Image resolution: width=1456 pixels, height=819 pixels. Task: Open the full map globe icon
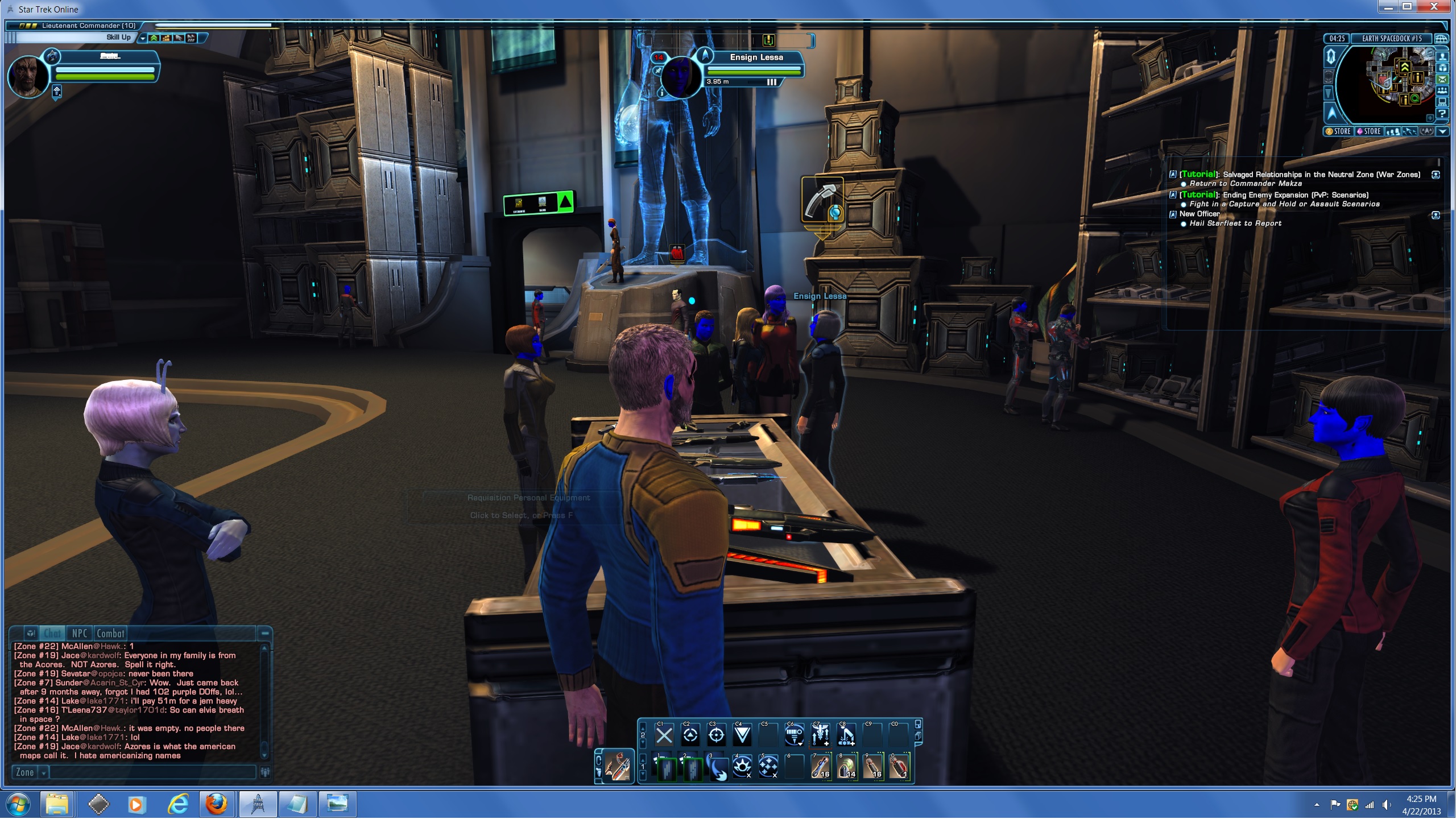pos(1441,39)
